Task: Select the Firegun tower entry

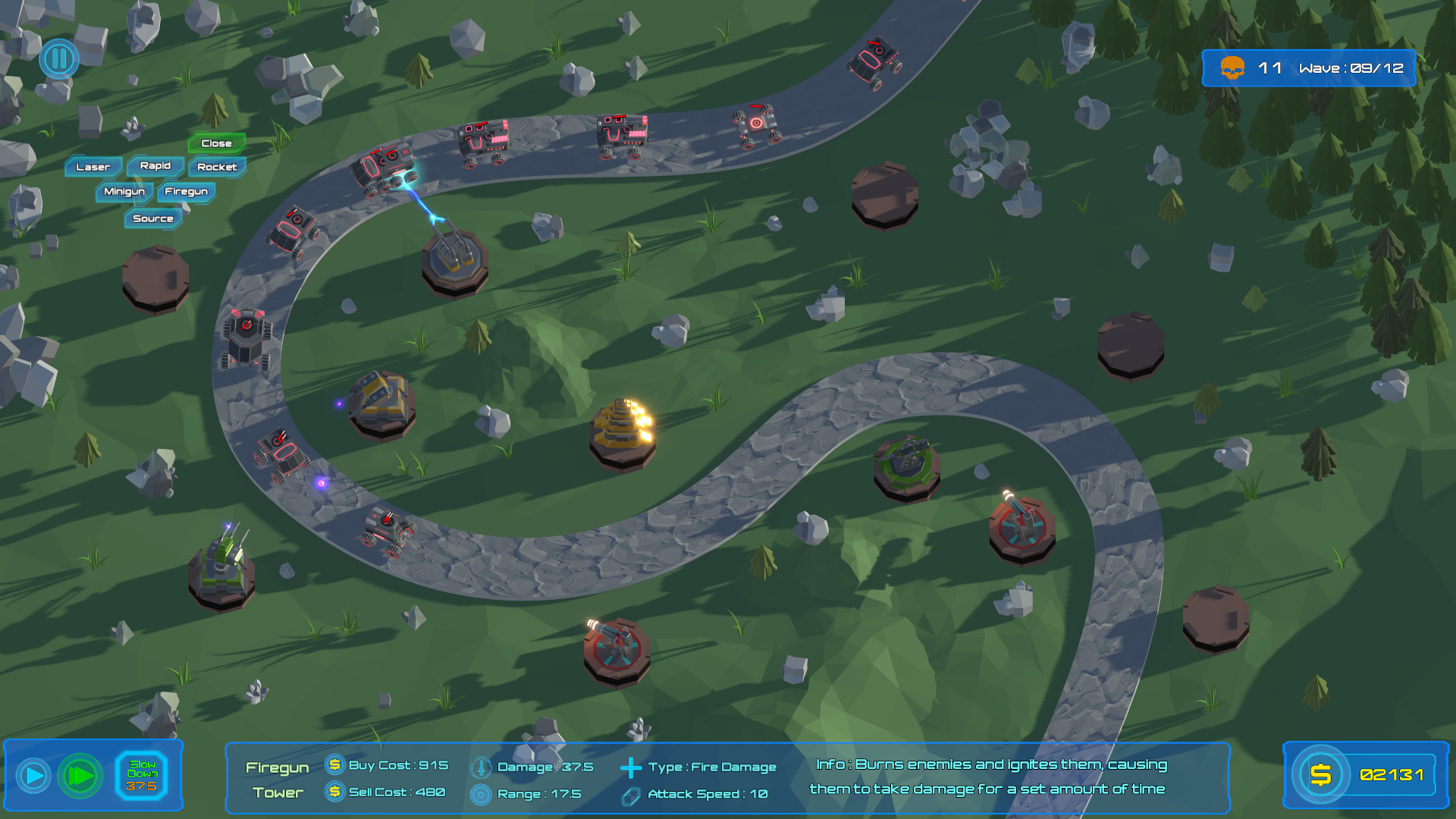Action: [x=186, y=192]
